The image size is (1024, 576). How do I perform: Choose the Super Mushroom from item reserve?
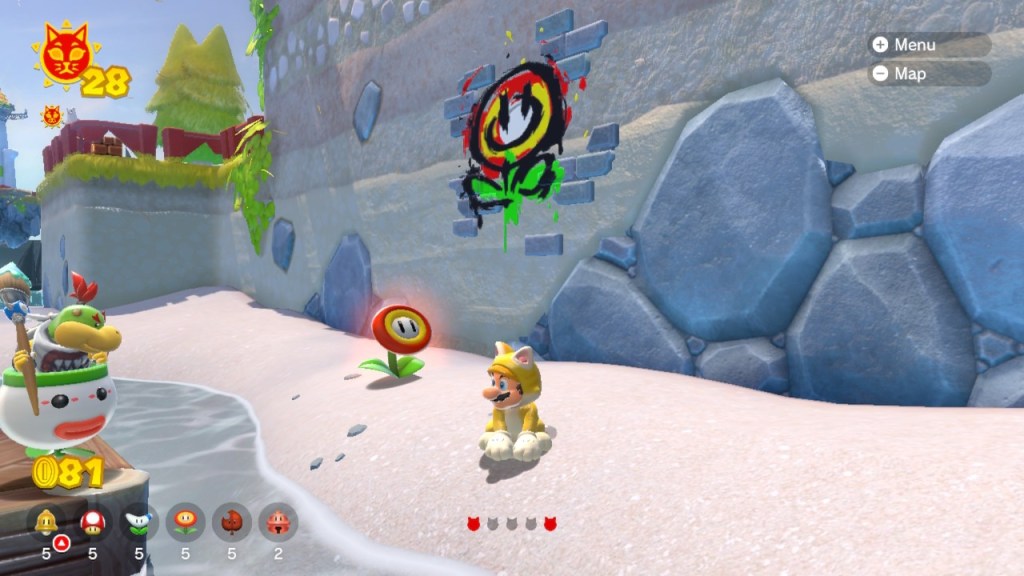(x=93, y=522)
